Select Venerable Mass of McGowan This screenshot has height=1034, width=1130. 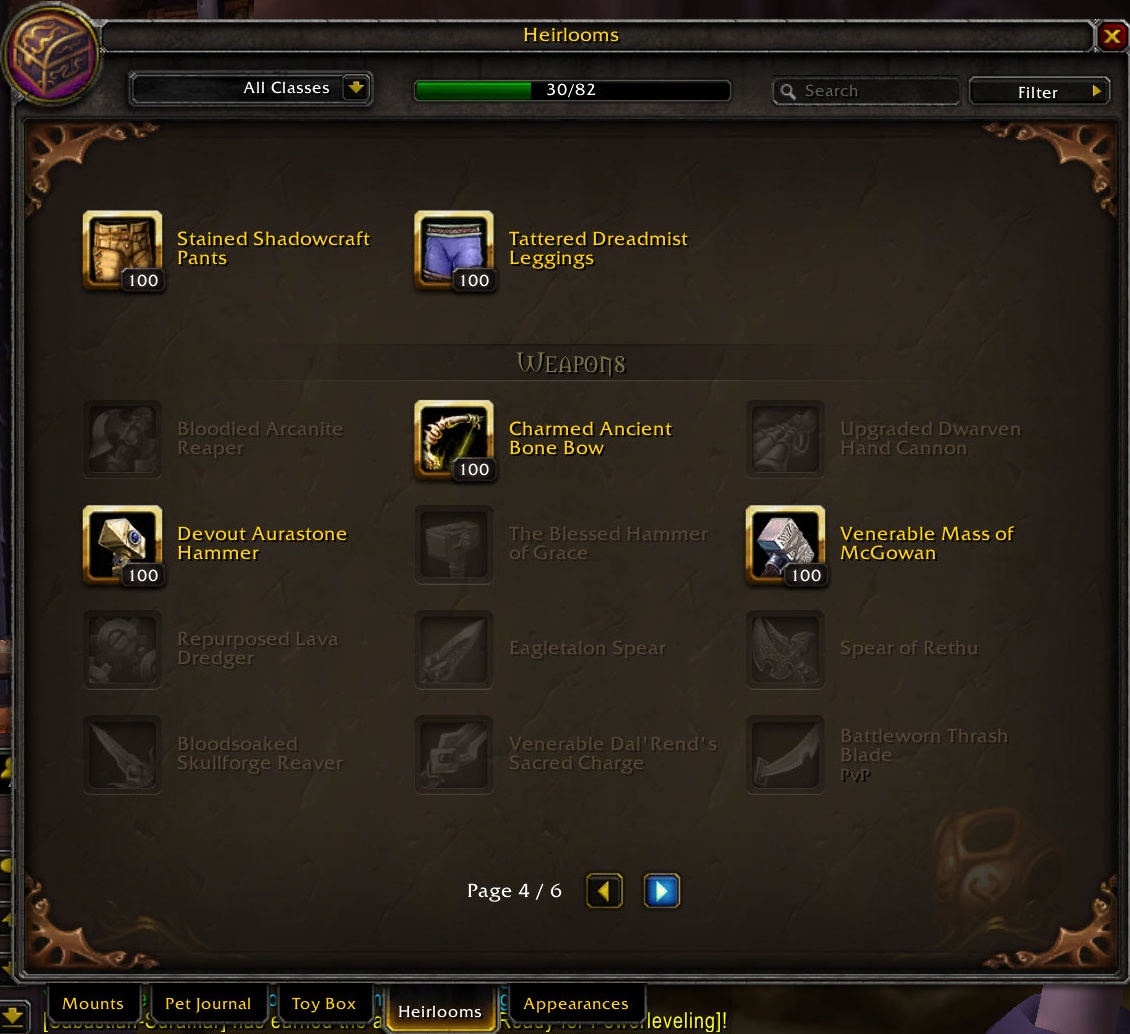click(785, 545)
